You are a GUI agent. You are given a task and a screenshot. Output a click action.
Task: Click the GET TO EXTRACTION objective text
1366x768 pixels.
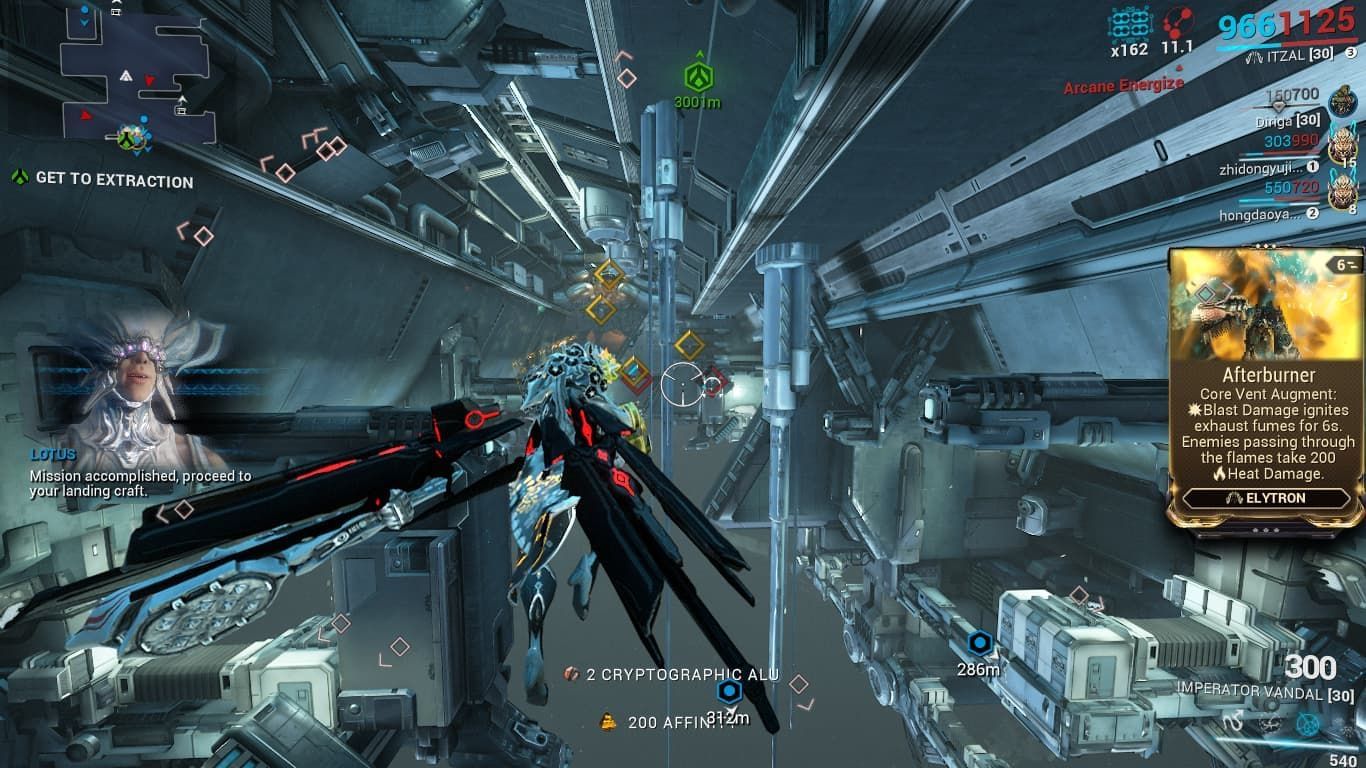(x=113, y=182)
